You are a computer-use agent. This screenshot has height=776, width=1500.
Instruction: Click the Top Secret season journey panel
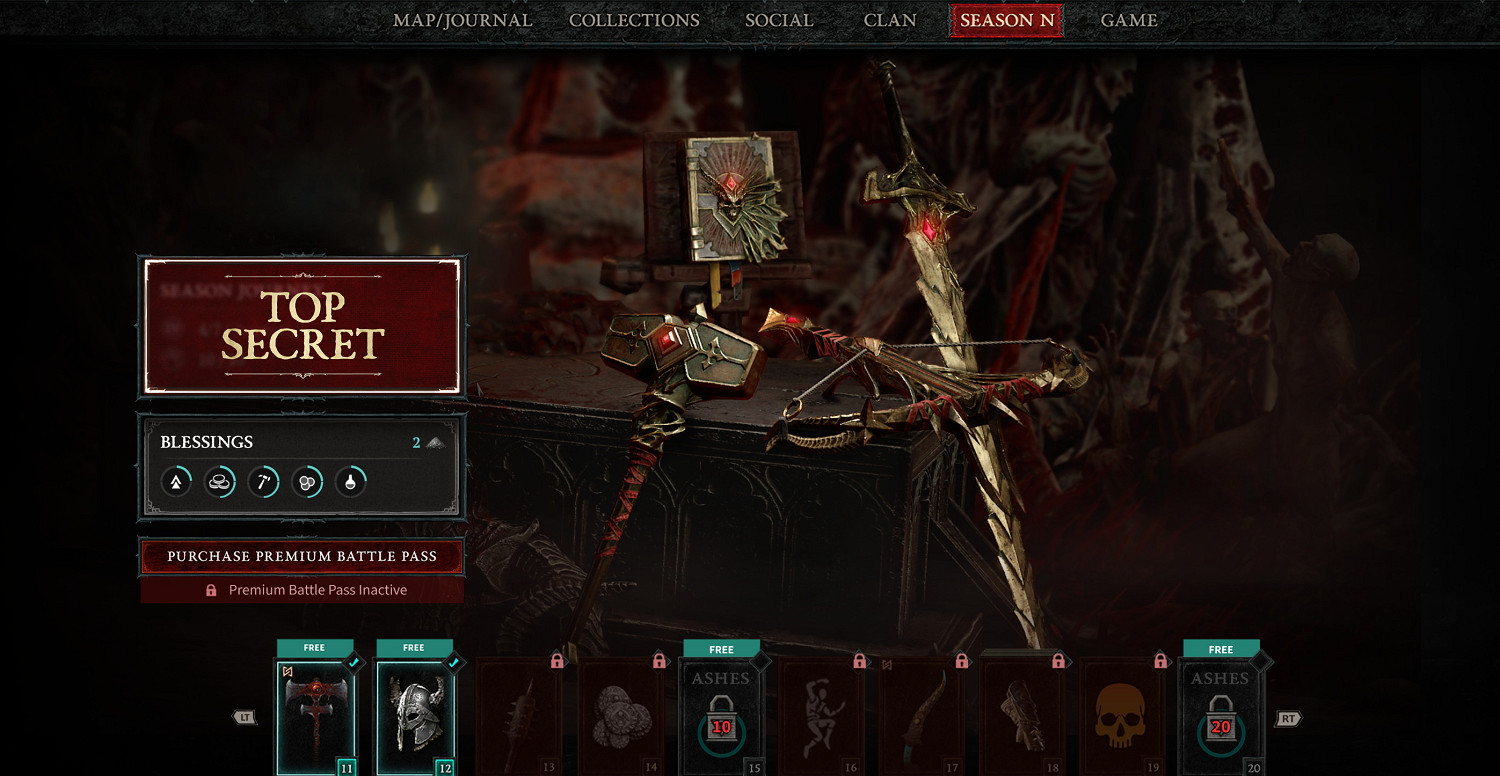[x=302, y=326]
